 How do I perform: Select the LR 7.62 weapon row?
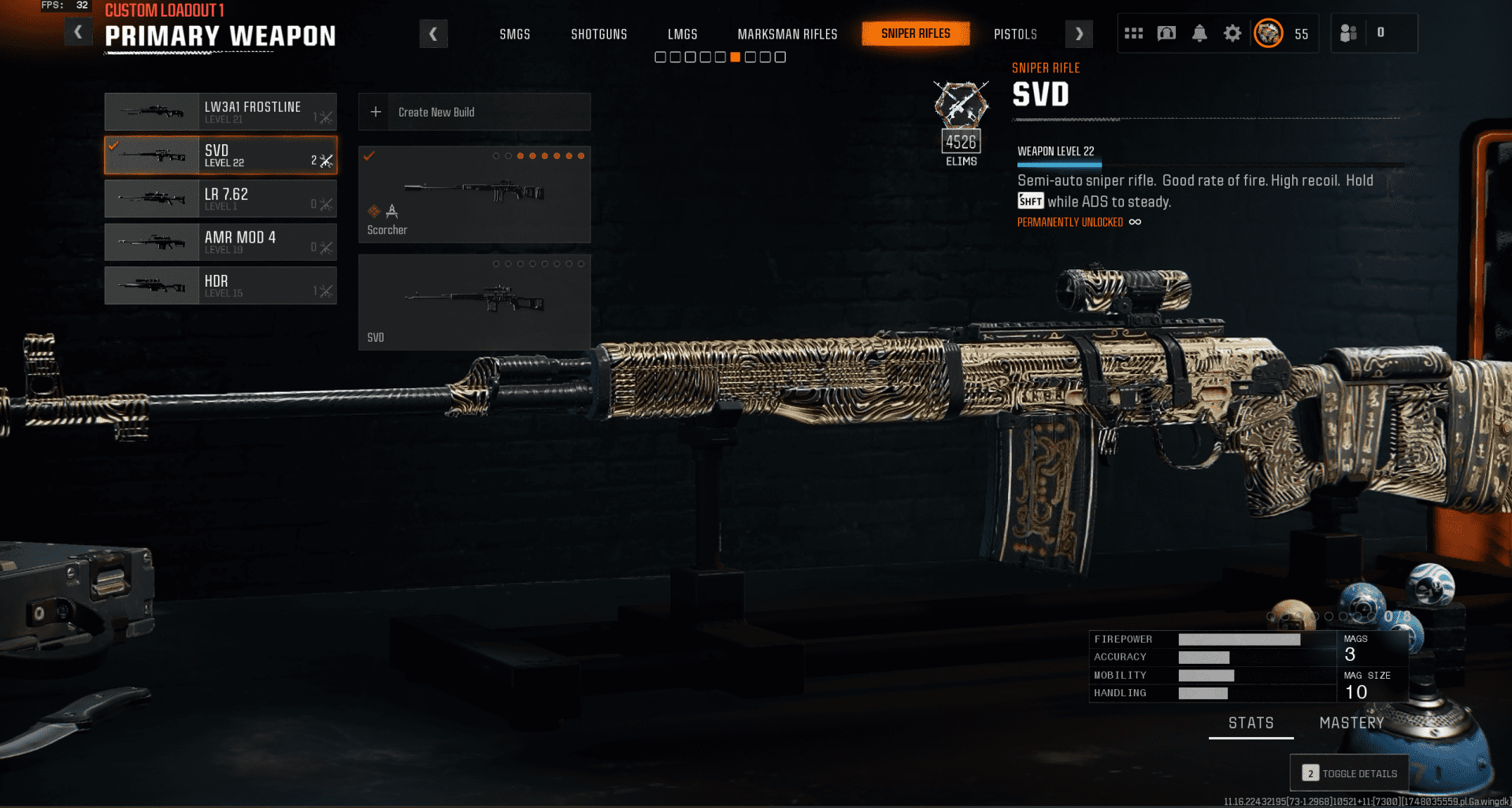pyautogui.click(x=220, y=198)
